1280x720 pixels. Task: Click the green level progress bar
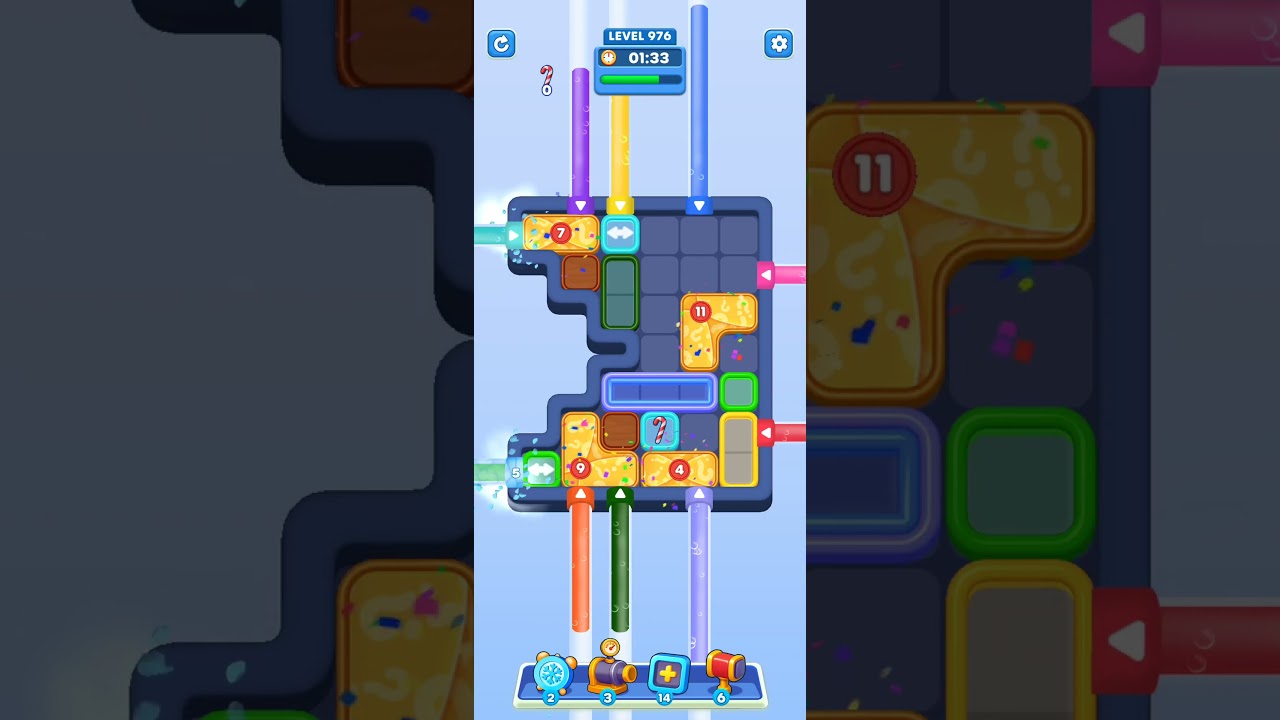pos(639,79)
